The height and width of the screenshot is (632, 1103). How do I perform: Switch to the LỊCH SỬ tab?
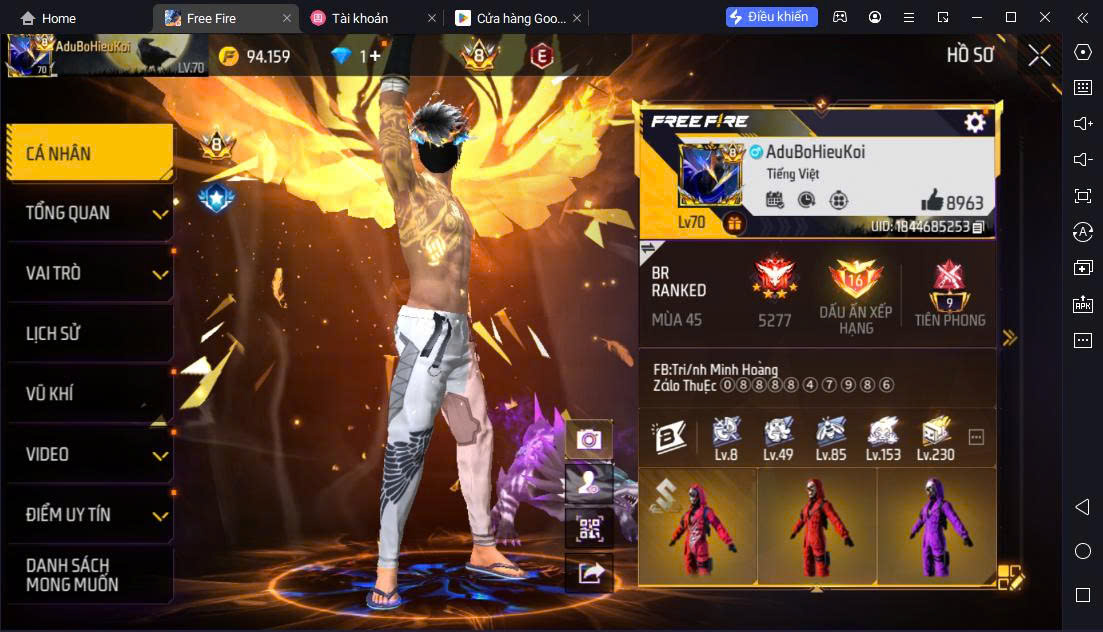(x=90, y=334)
